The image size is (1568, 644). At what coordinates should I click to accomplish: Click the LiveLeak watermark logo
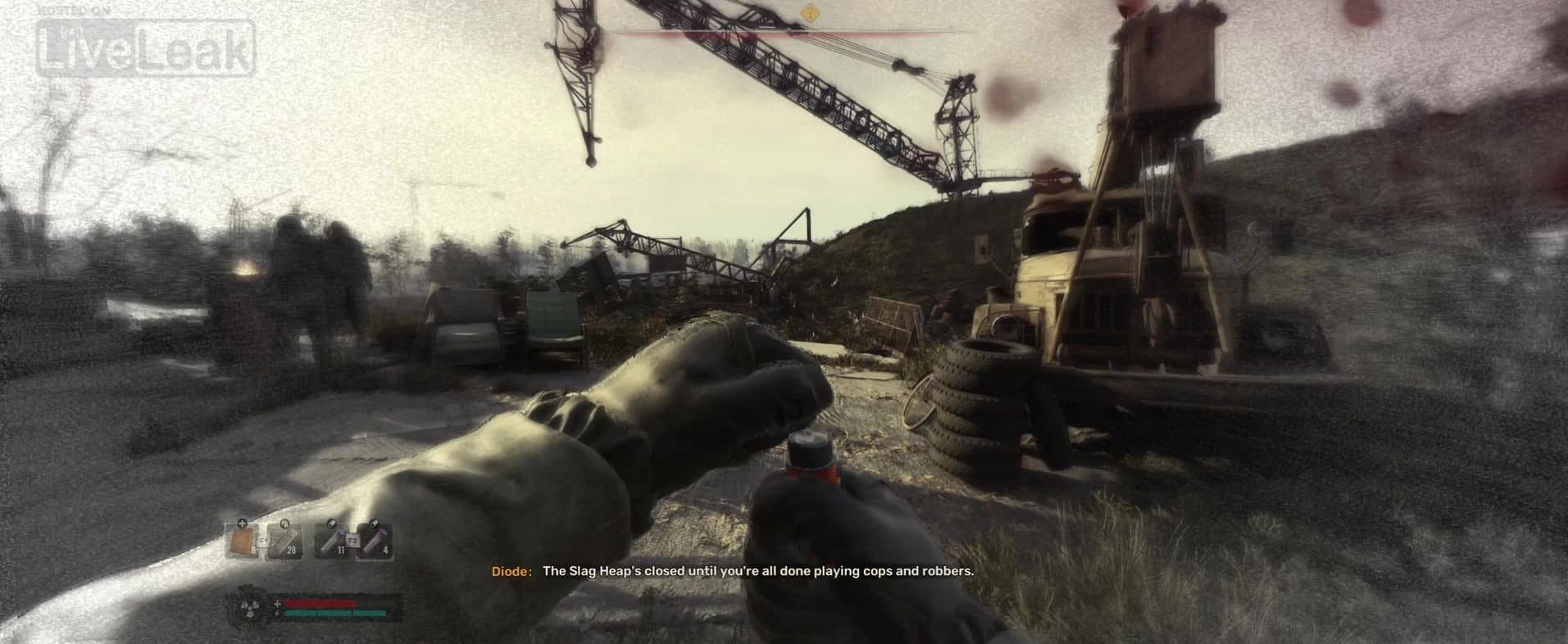[144, 48]
